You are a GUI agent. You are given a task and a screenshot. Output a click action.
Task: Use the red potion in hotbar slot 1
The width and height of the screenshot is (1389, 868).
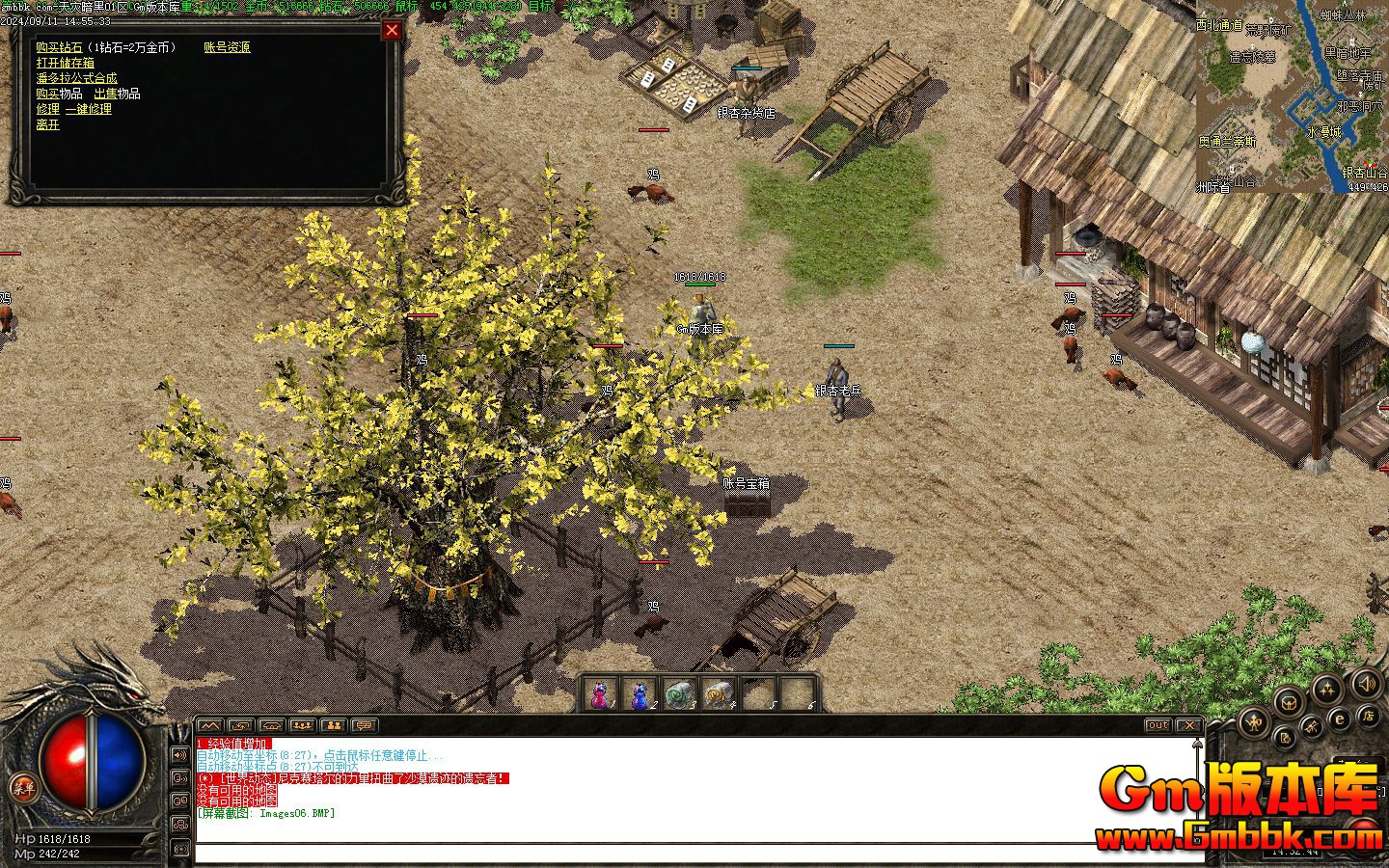tap(600, 694)
